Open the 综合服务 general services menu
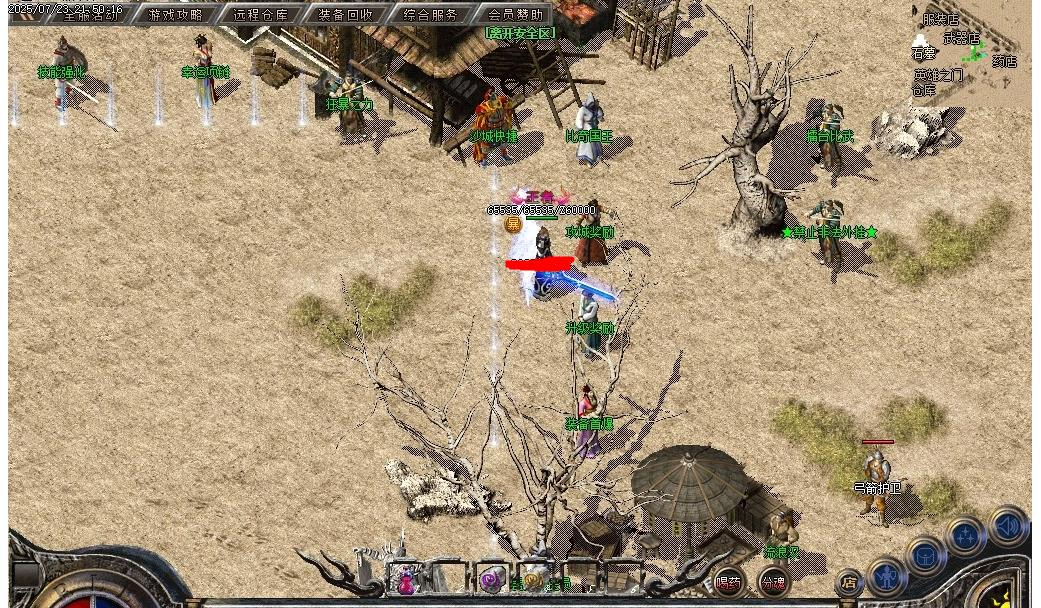The image size is (1041, 608). pos(431,15)
